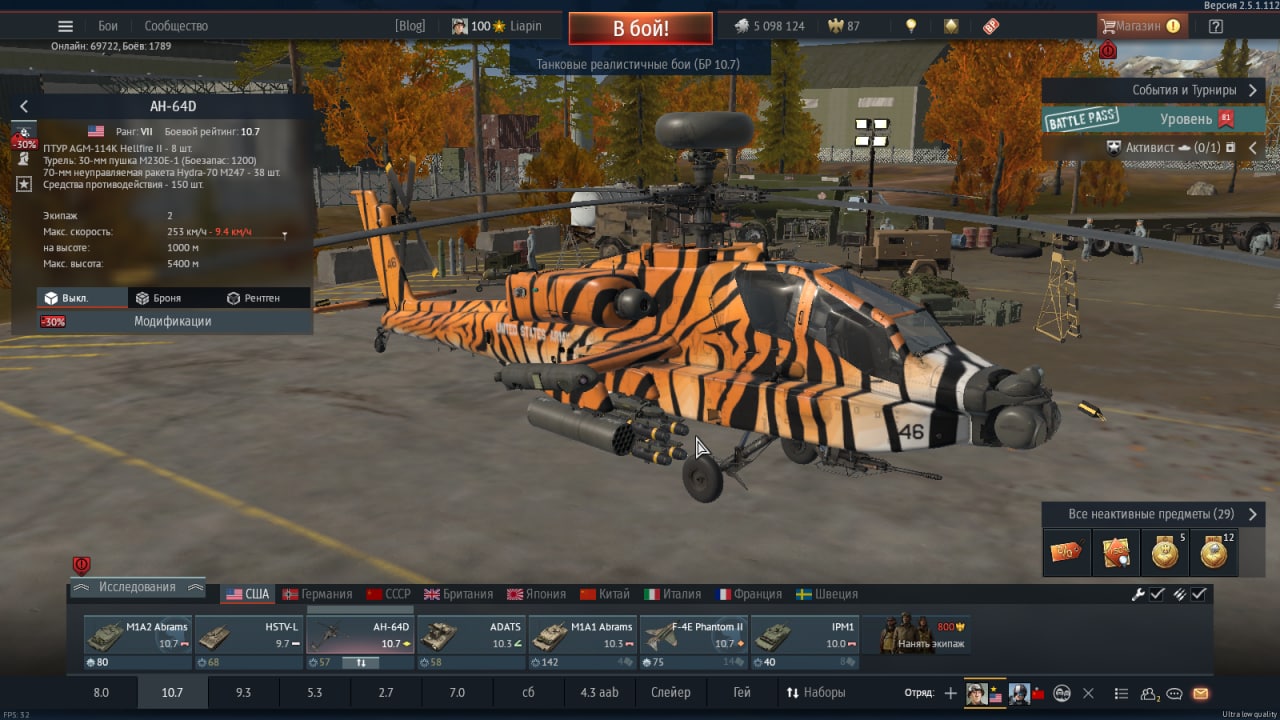Open the Исследования research panel

click(137, 588)
